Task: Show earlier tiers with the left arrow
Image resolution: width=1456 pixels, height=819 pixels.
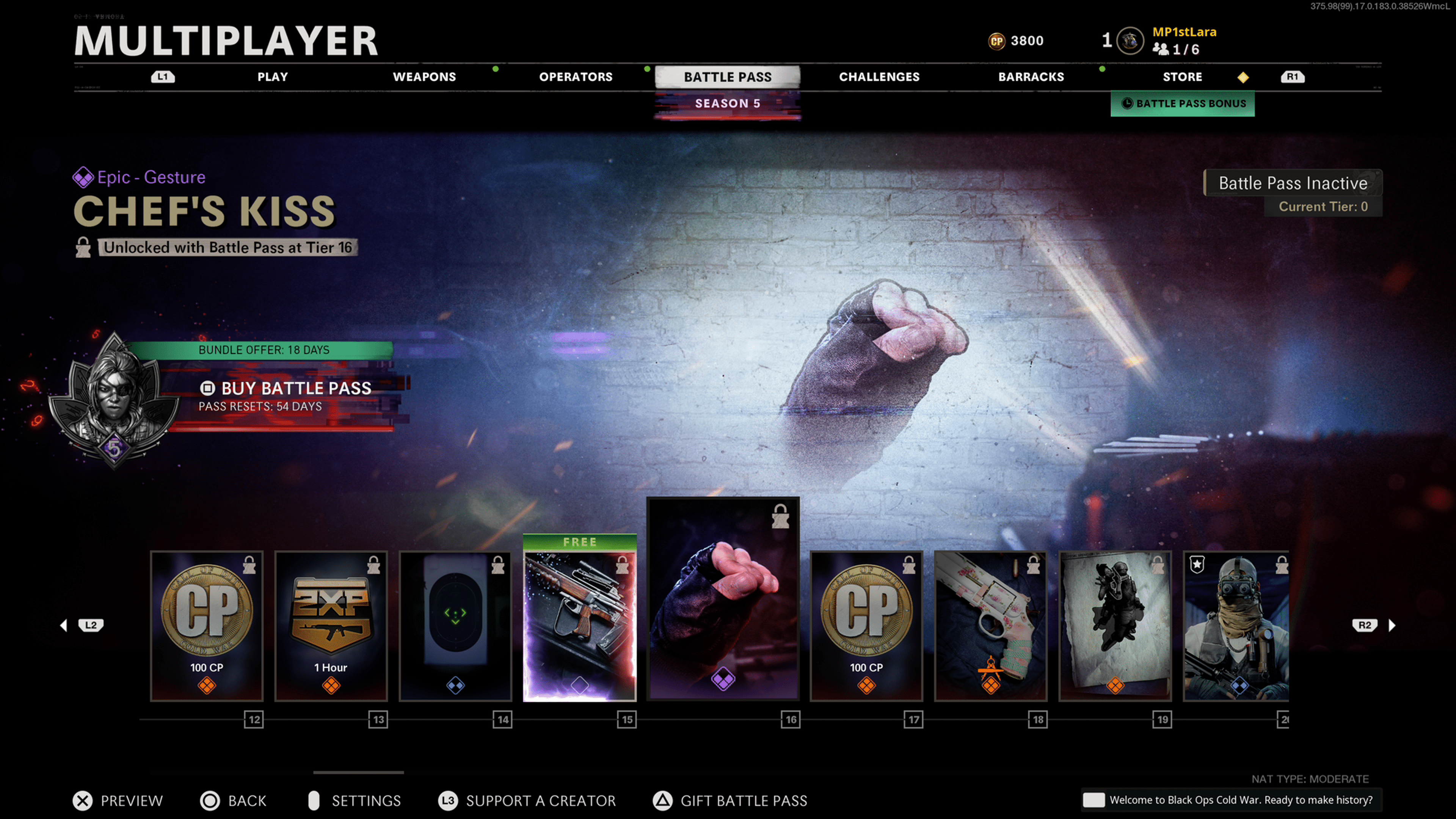Action: [x=64, y=625]
